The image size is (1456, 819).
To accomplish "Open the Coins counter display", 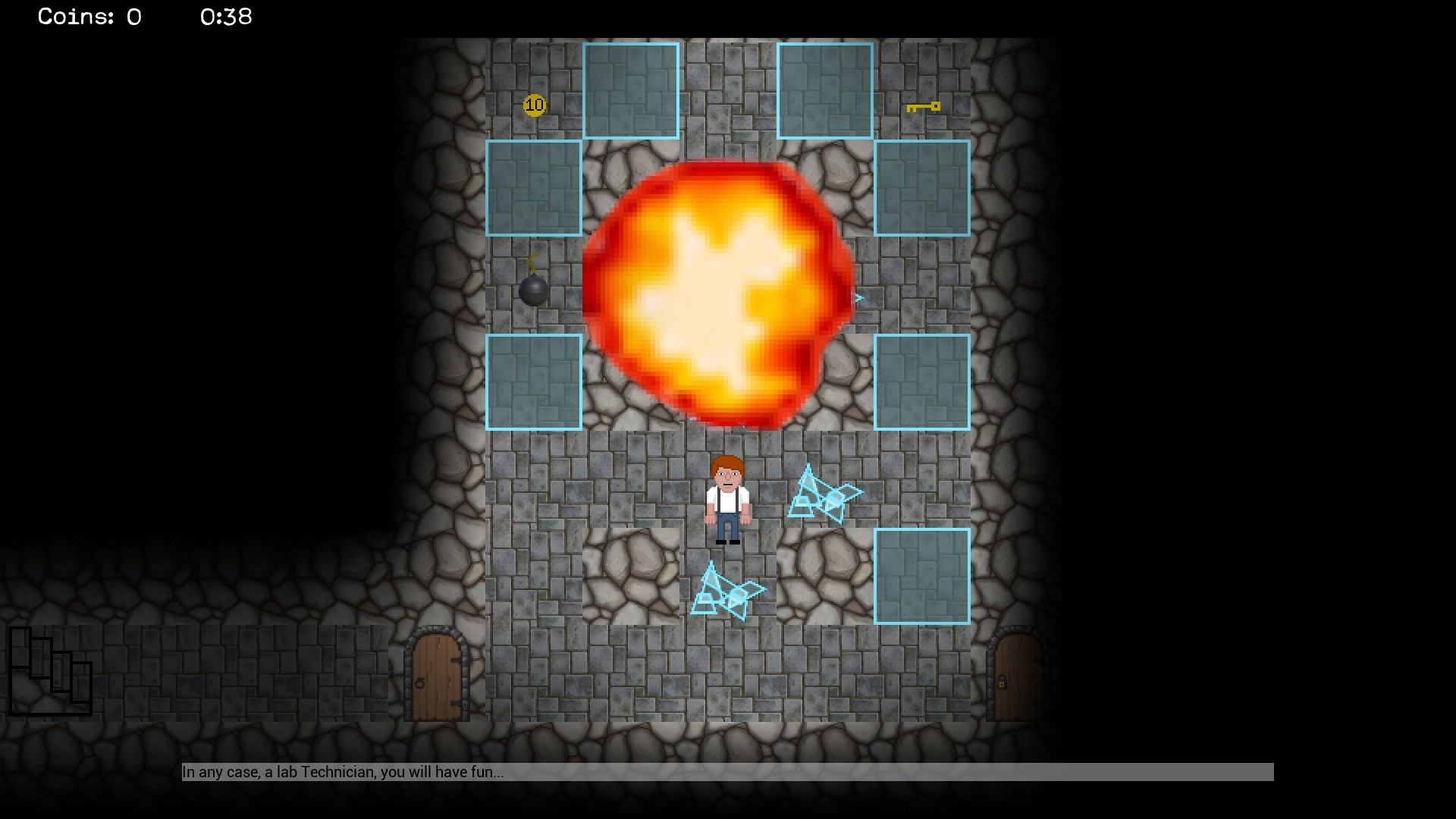I will tap(87, 17).
